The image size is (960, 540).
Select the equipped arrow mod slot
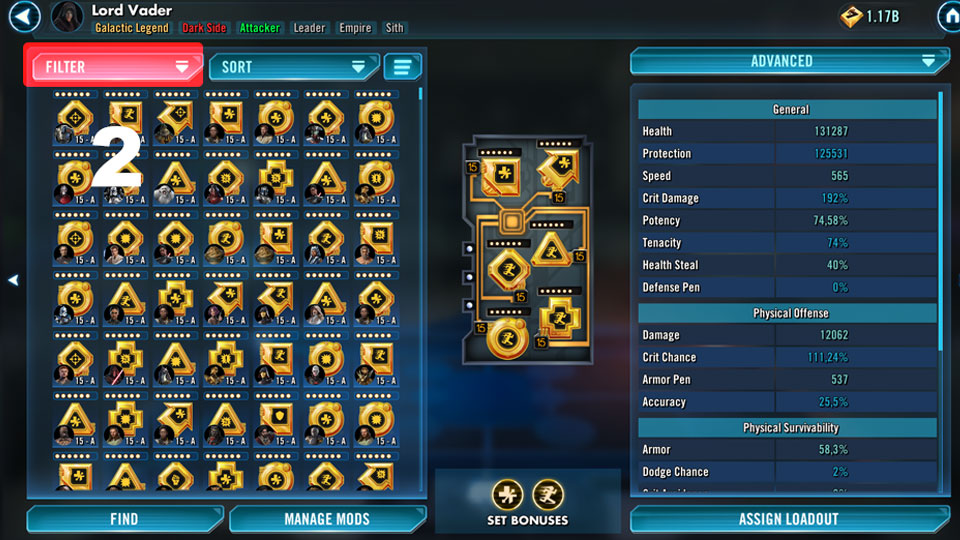[x=556, y=171]
